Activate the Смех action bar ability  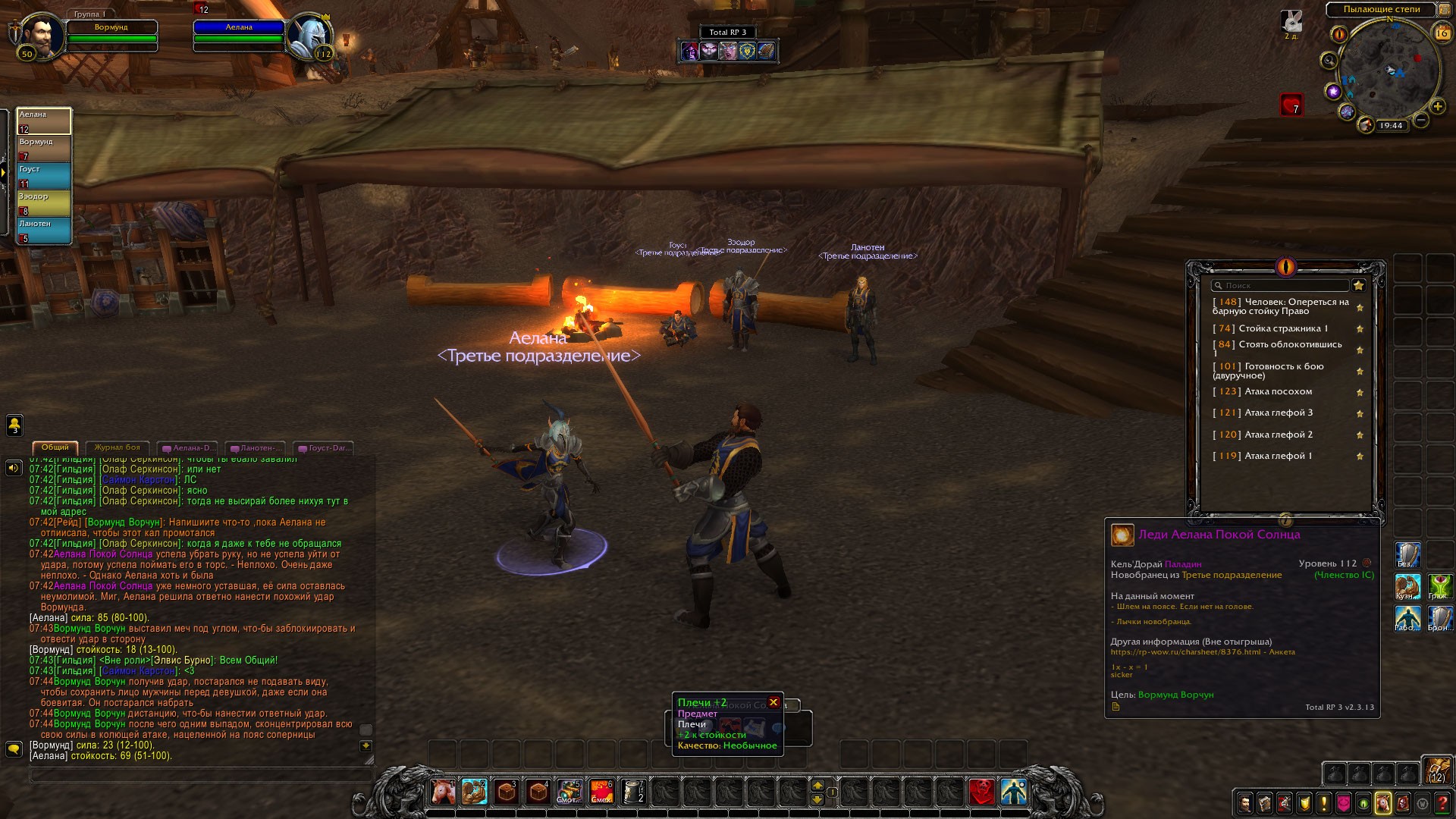point(601,792)
